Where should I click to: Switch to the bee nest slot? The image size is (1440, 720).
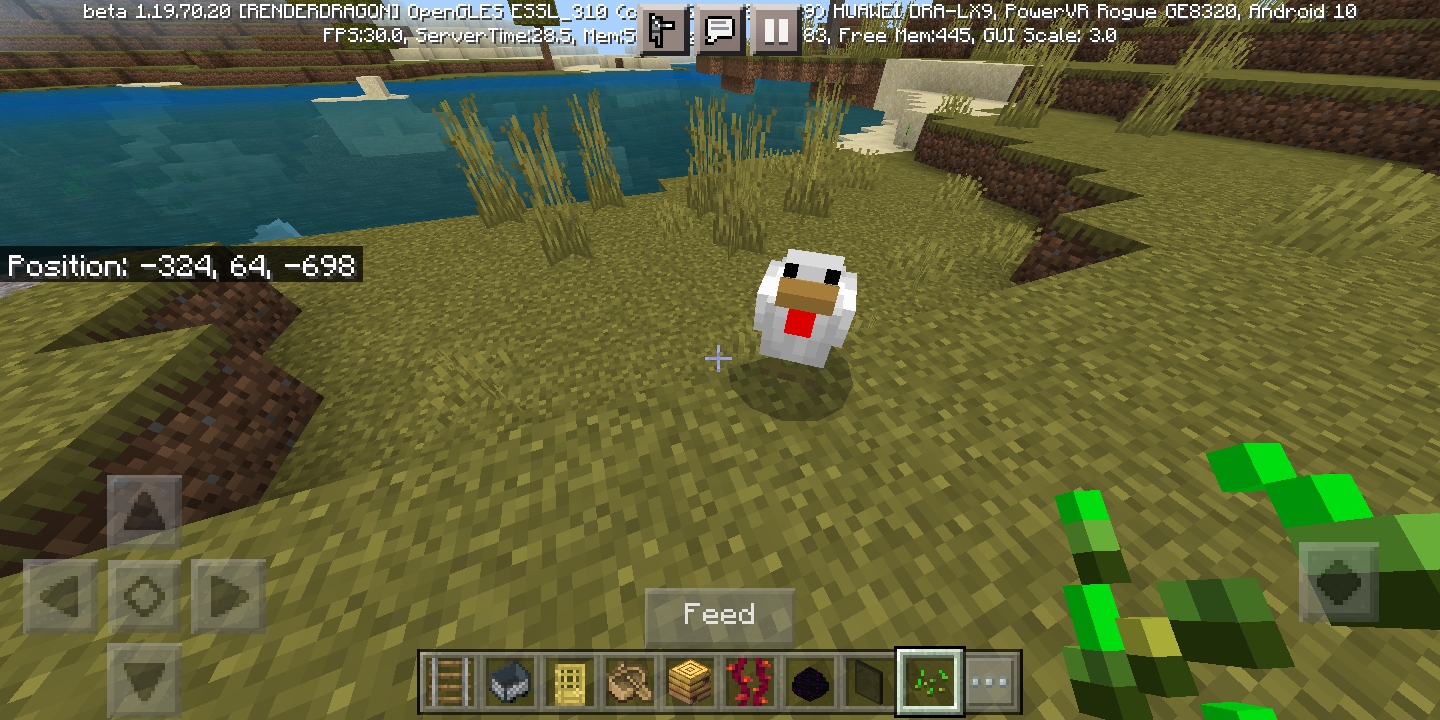[690, 682]
